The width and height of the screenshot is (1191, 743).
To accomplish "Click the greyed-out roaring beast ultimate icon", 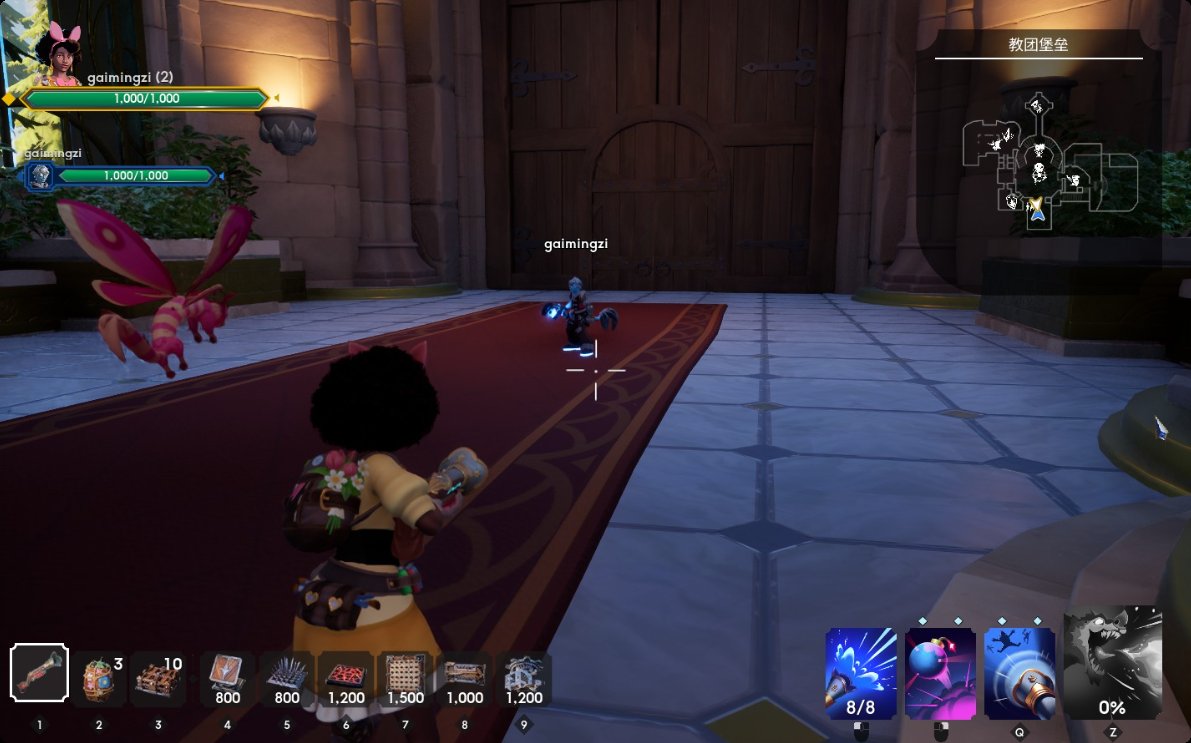I will click(1112, 665).
